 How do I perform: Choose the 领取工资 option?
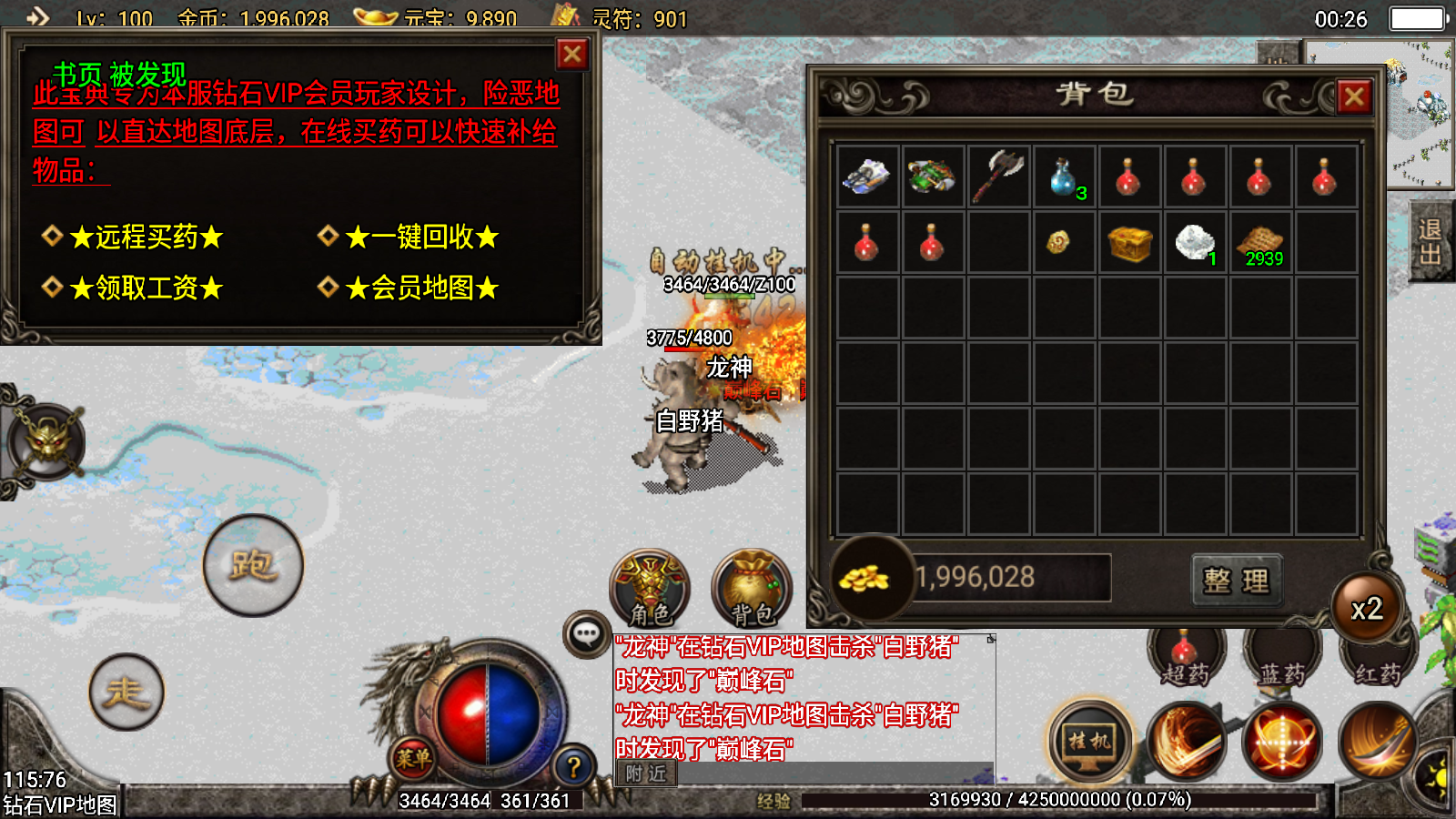tap(146, 288)
